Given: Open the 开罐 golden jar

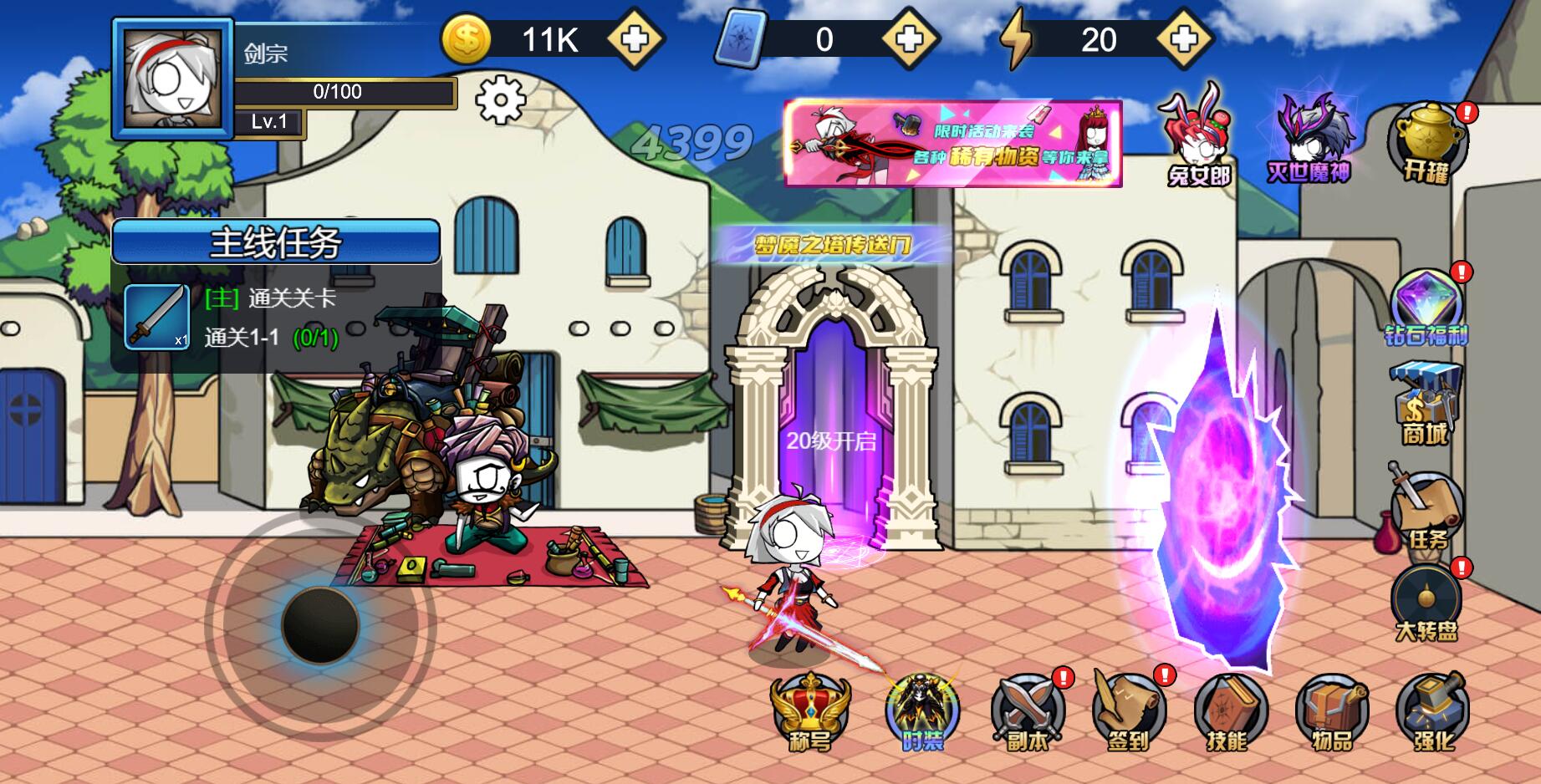Looking at the screenshot, I should (1426, 142).
